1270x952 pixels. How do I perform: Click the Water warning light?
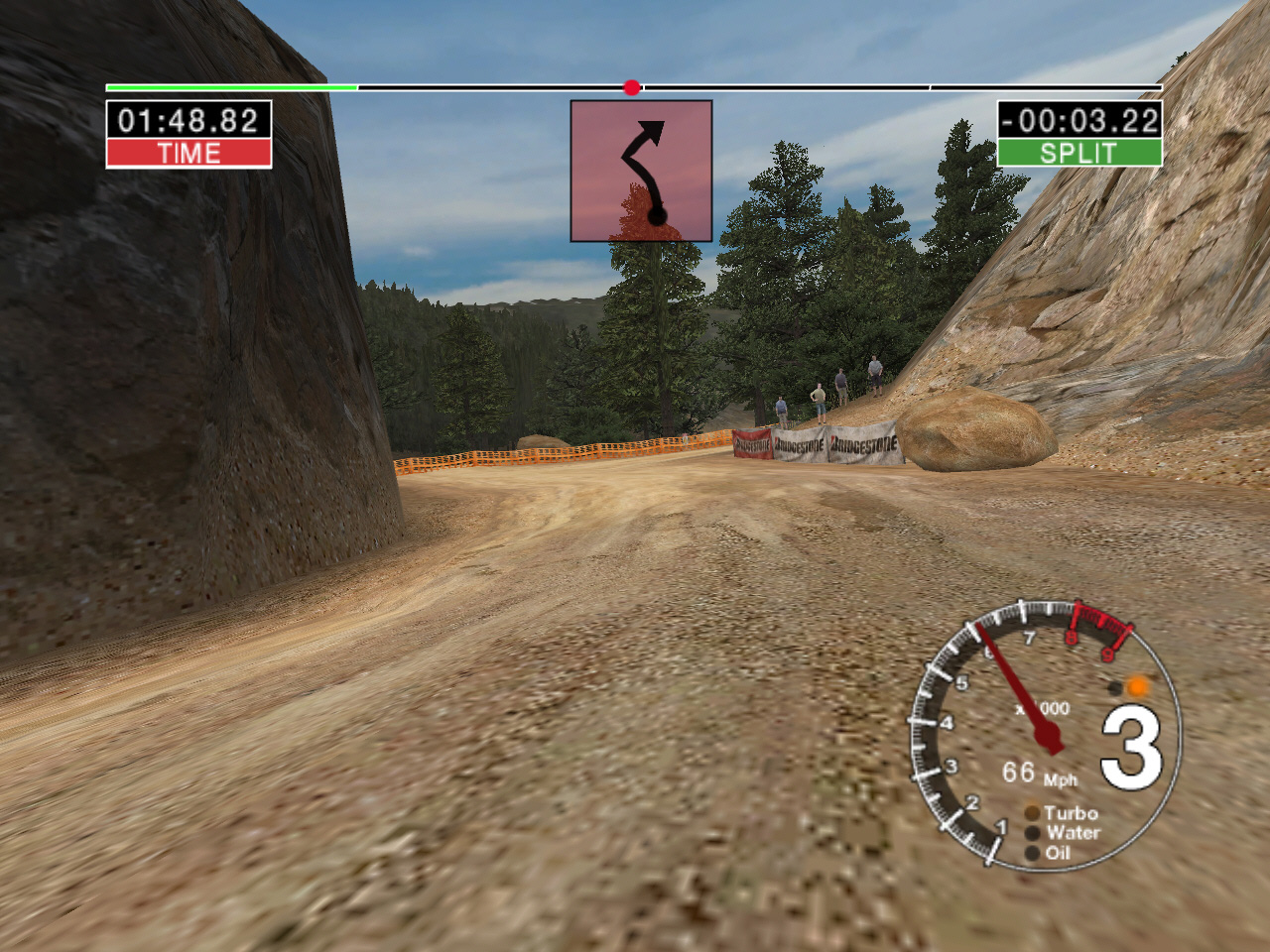pos(1033,834)
